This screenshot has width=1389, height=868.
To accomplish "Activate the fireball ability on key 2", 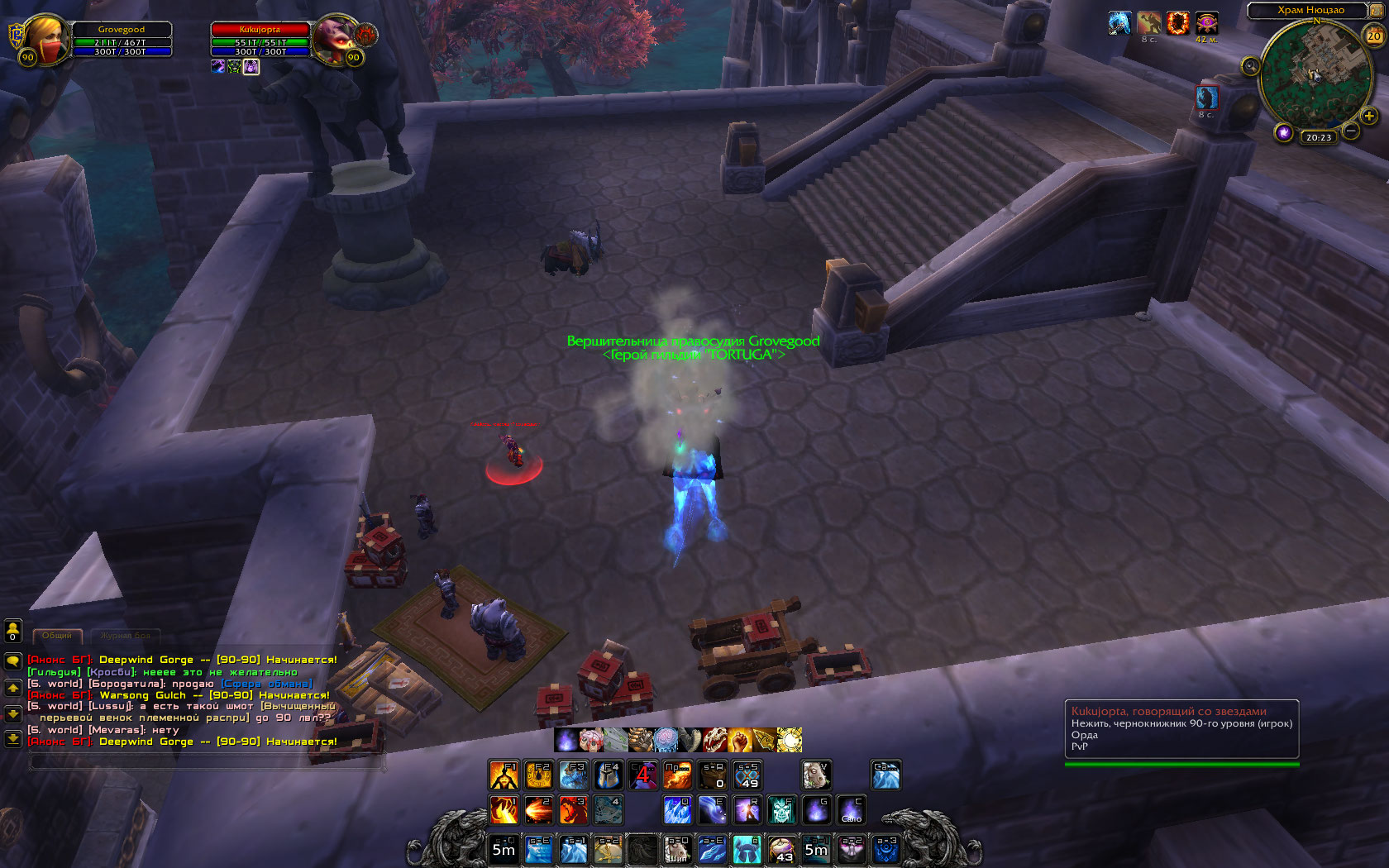I will [x=538, y=810].
